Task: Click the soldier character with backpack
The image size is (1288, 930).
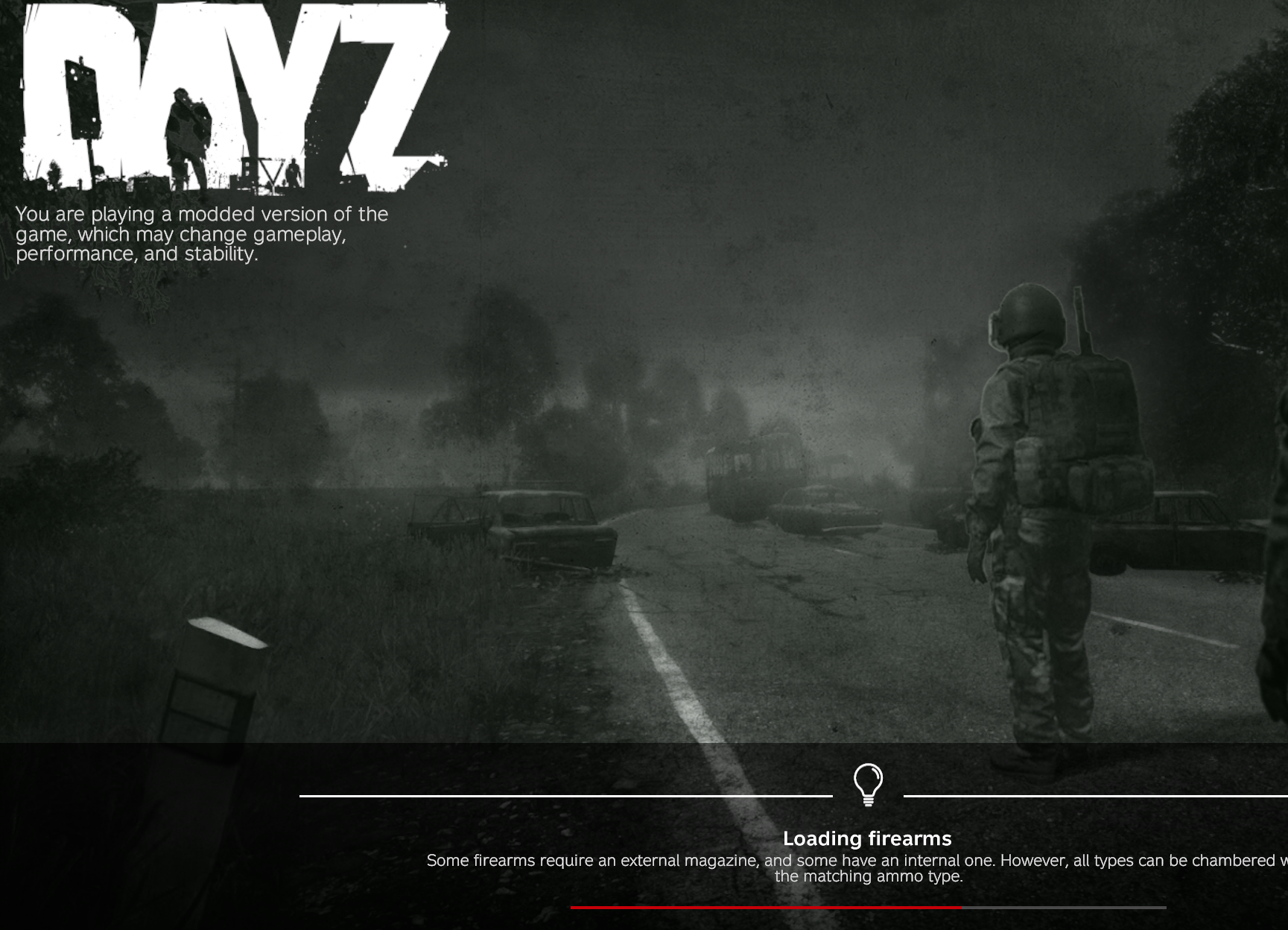Action: (x=1043, y=484)
